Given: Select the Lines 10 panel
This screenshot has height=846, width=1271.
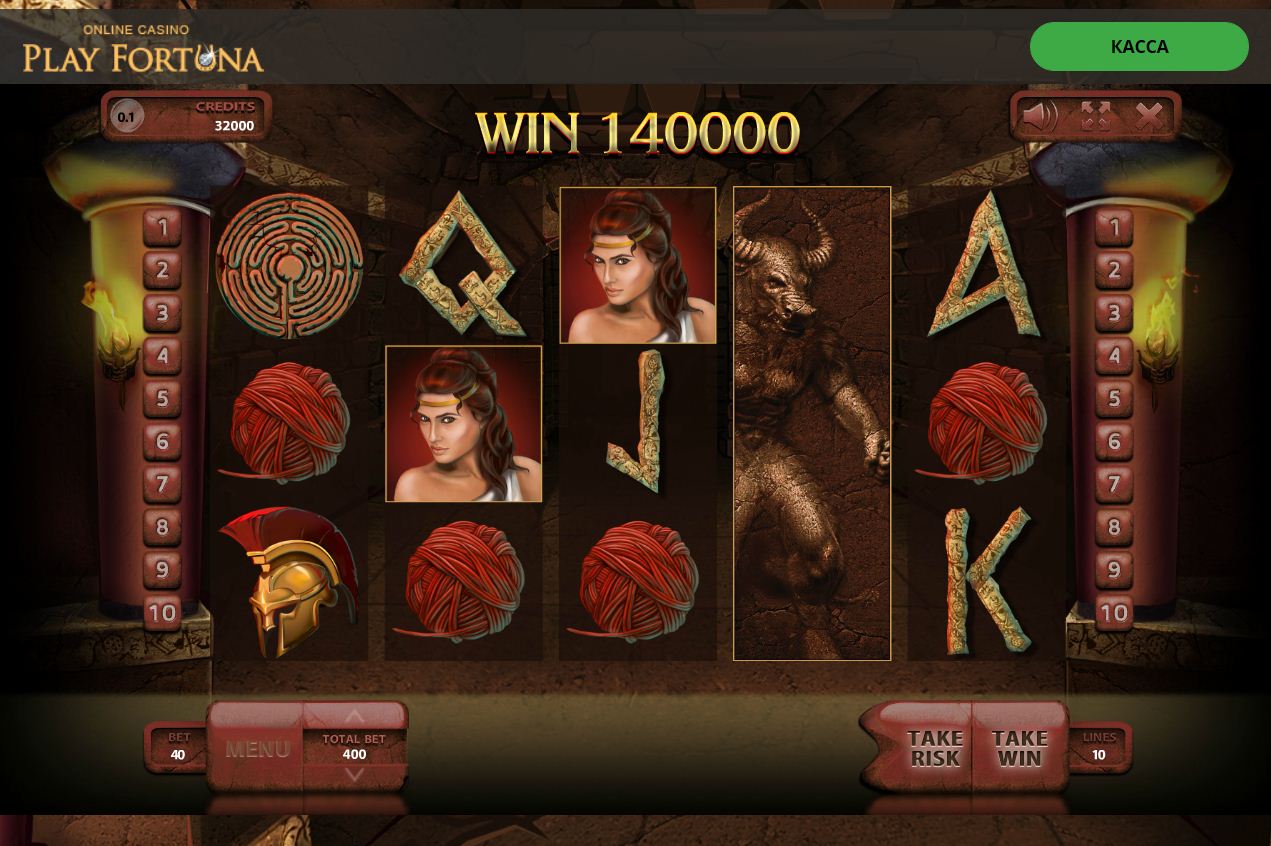Looking at the screenshot, I should pyautogui.click(x=1099, y=747).
